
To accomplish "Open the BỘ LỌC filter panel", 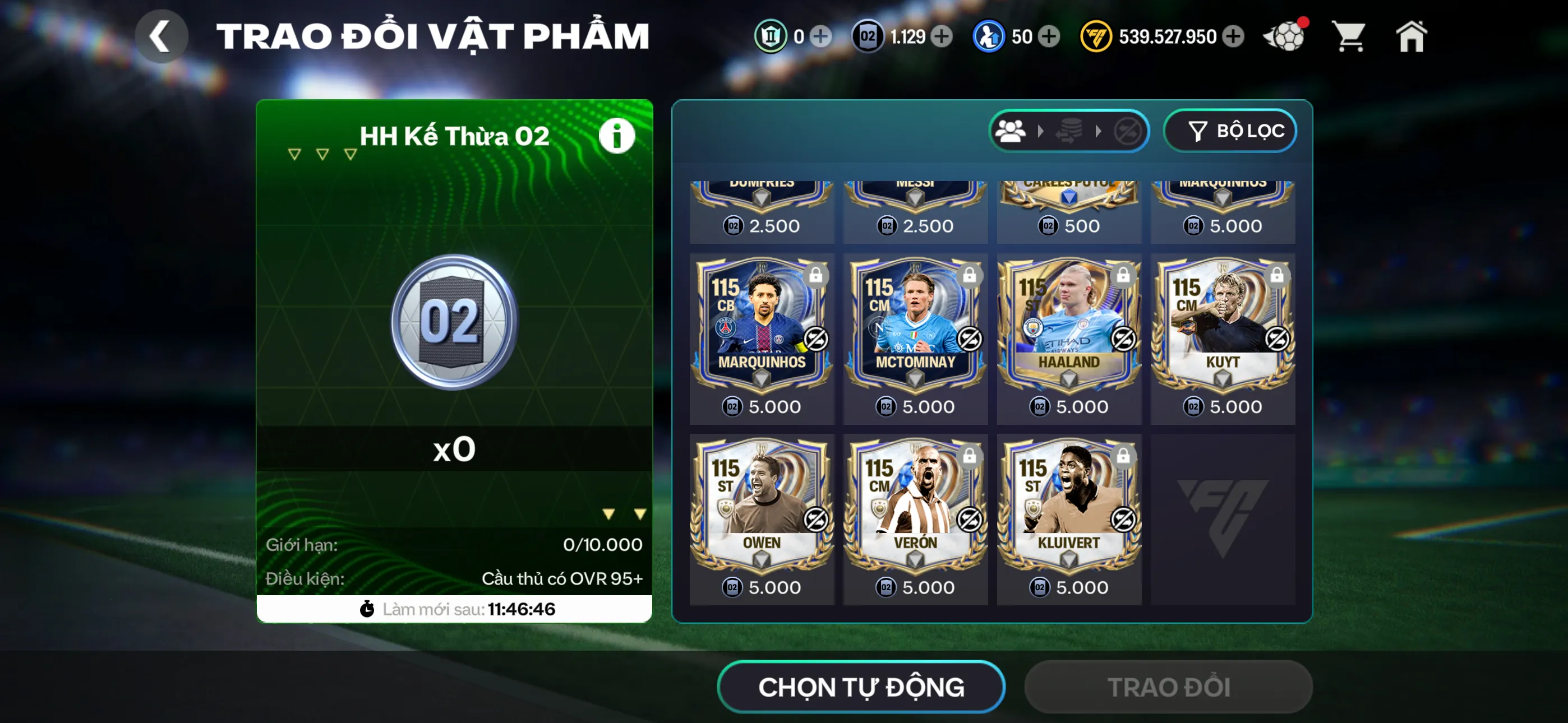I will pos(1230,129).
